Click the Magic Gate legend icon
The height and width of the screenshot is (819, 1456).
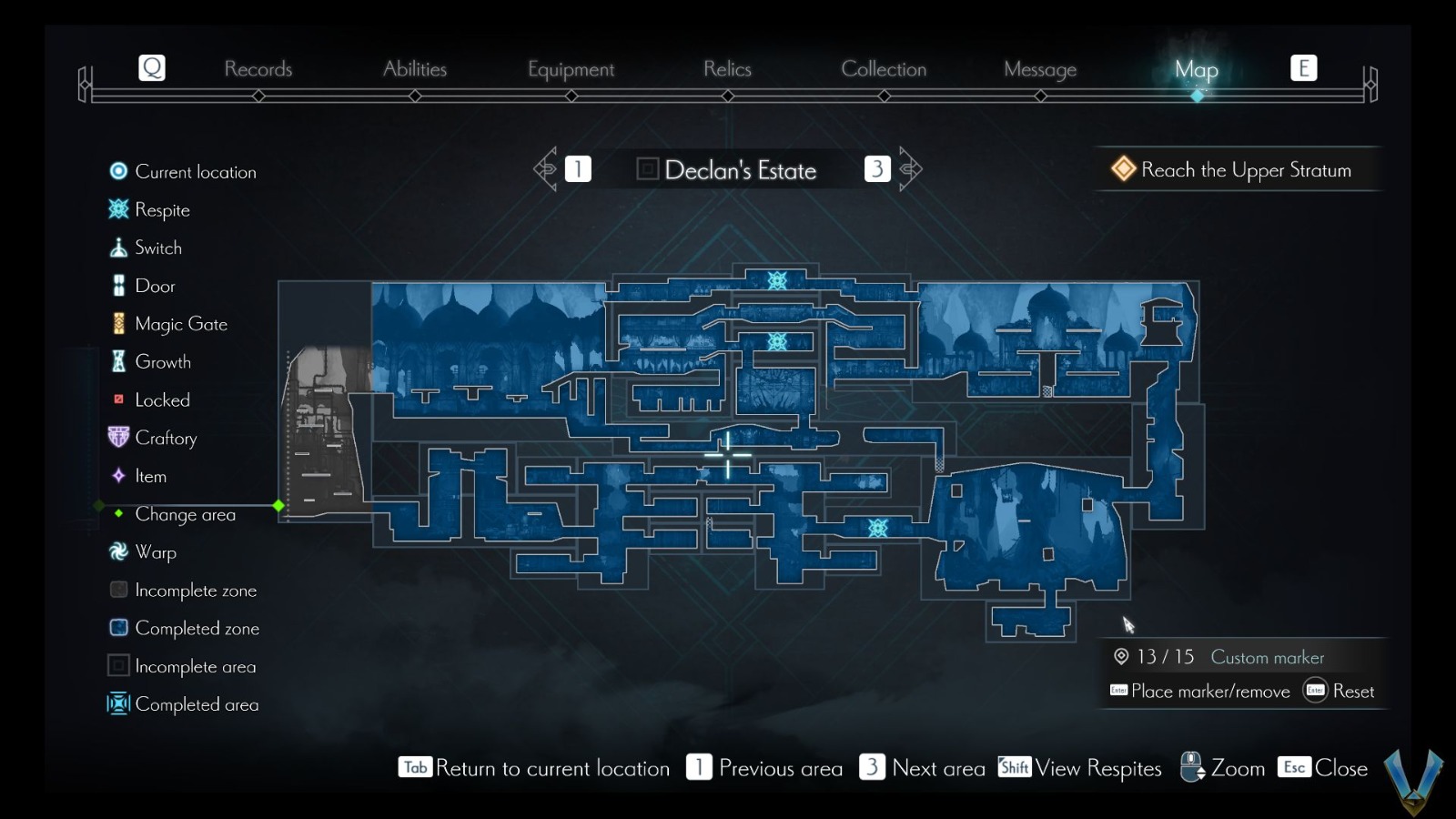(x=116, y=323)
